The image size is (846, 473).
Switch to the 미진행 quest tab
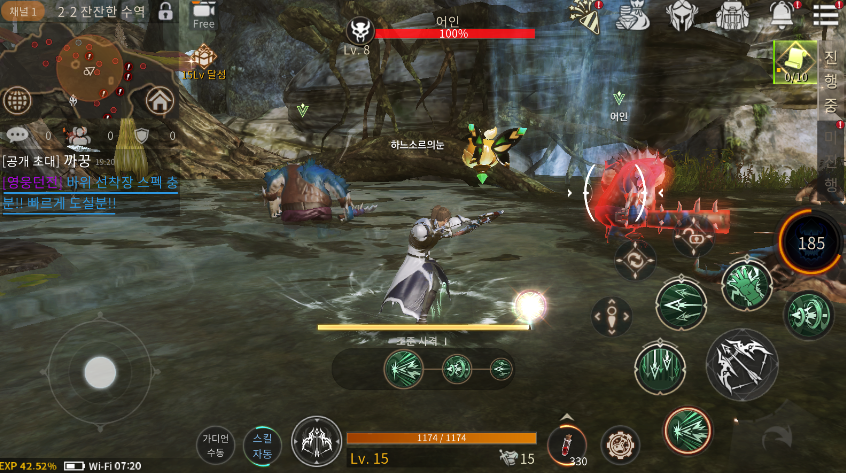[831, 160]
